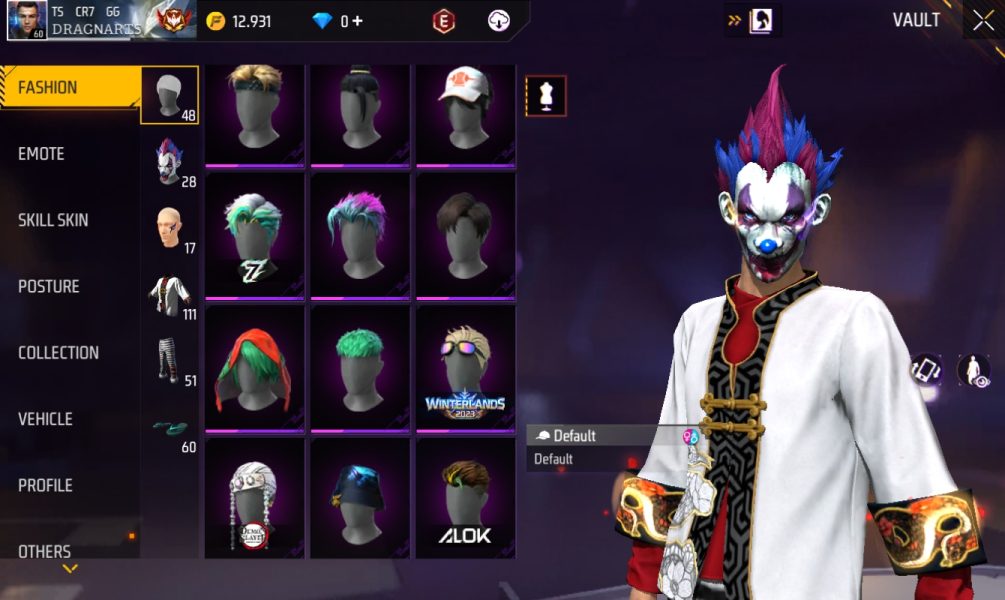Pick the green hair with red hood
The width and height of the screenshot is (1005, 600).
[x=254, y=368]
